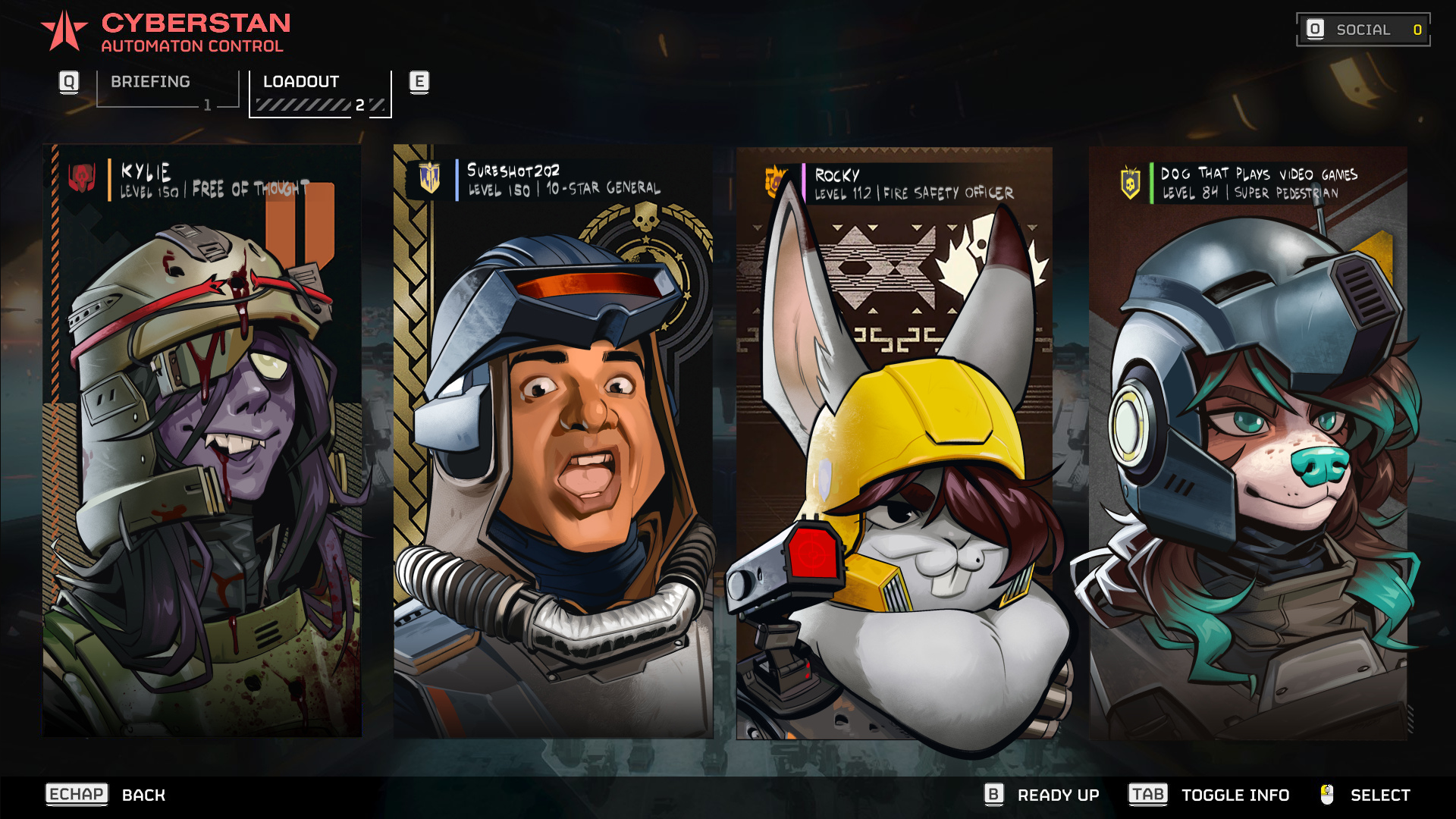Select Rocky the Fire Safety Officer card

[x=894, y=440]
